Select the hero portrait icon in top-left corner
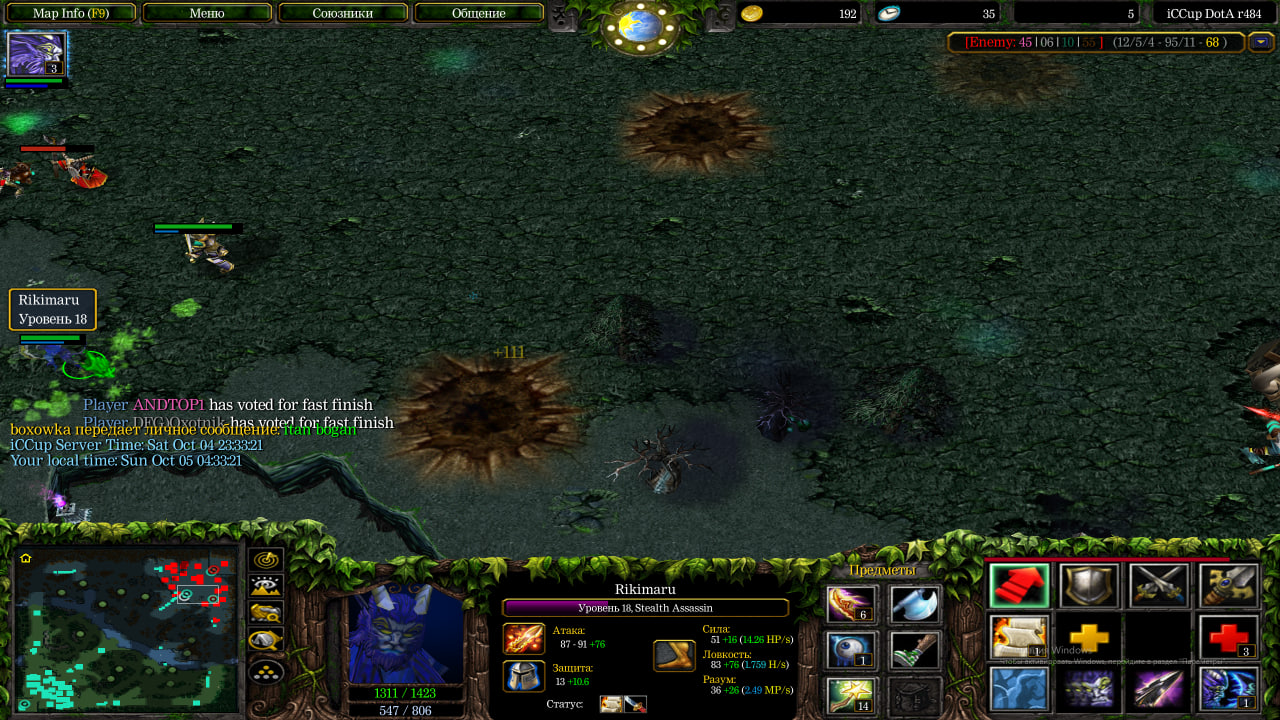 36,54
